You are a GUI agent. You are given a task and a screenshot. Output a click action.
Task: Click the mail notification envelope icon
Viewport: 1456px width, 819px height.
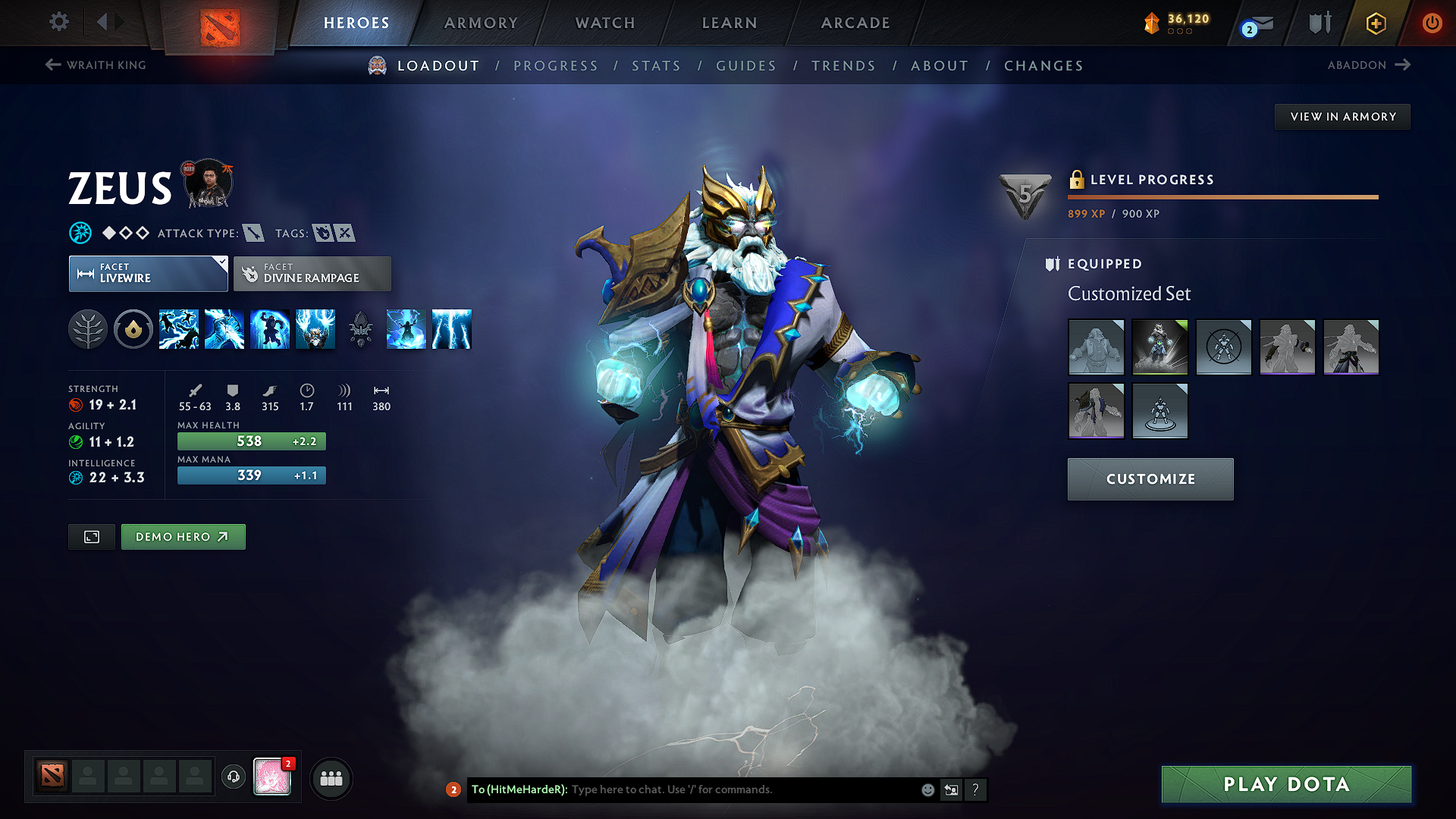click(x=1260, y=23)
